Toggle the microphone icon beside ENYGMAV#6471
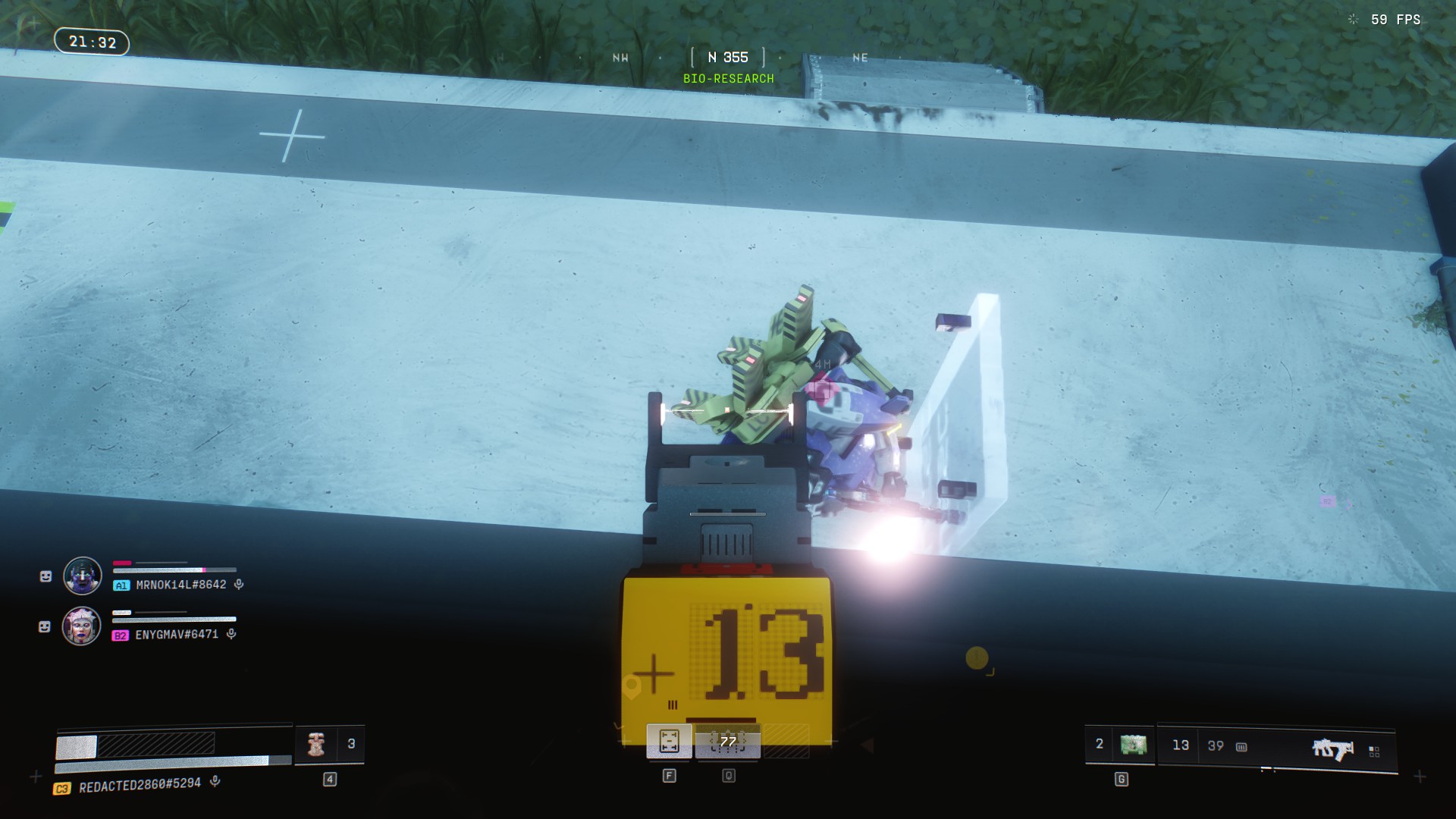 (231, 634)
